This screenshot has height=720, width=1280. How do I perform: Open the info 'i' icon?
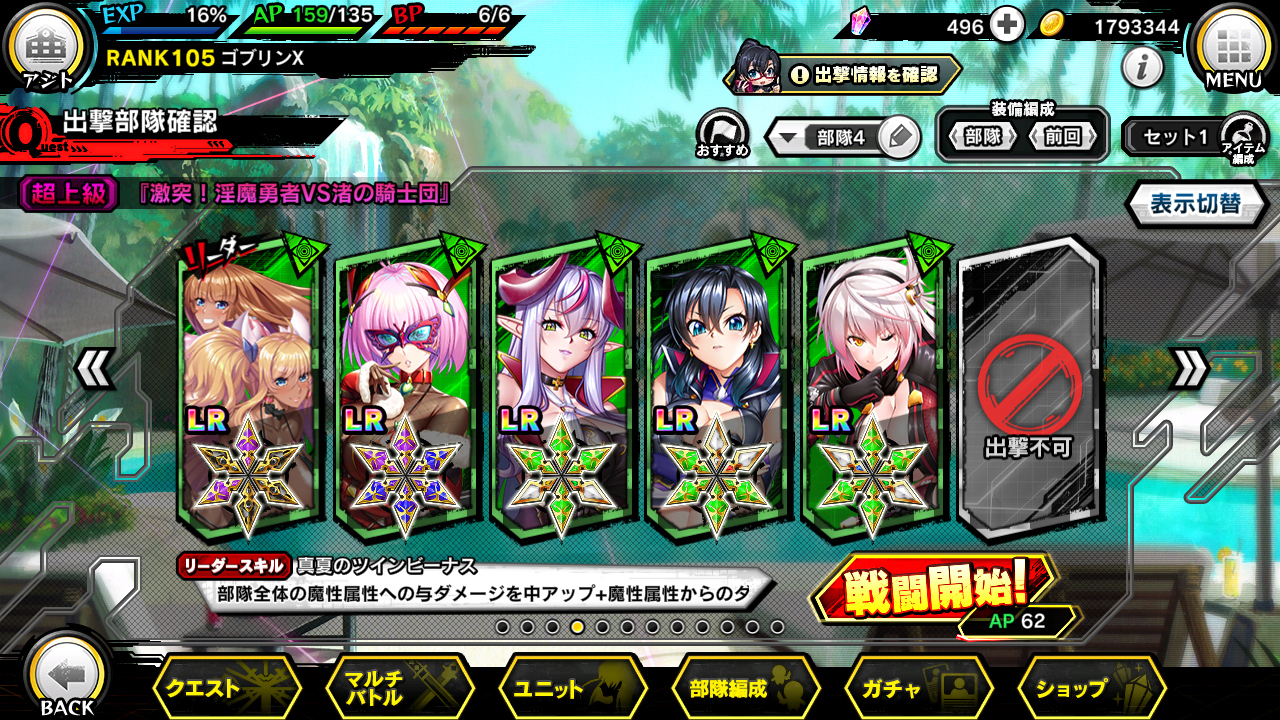[x=1142, y=67]
